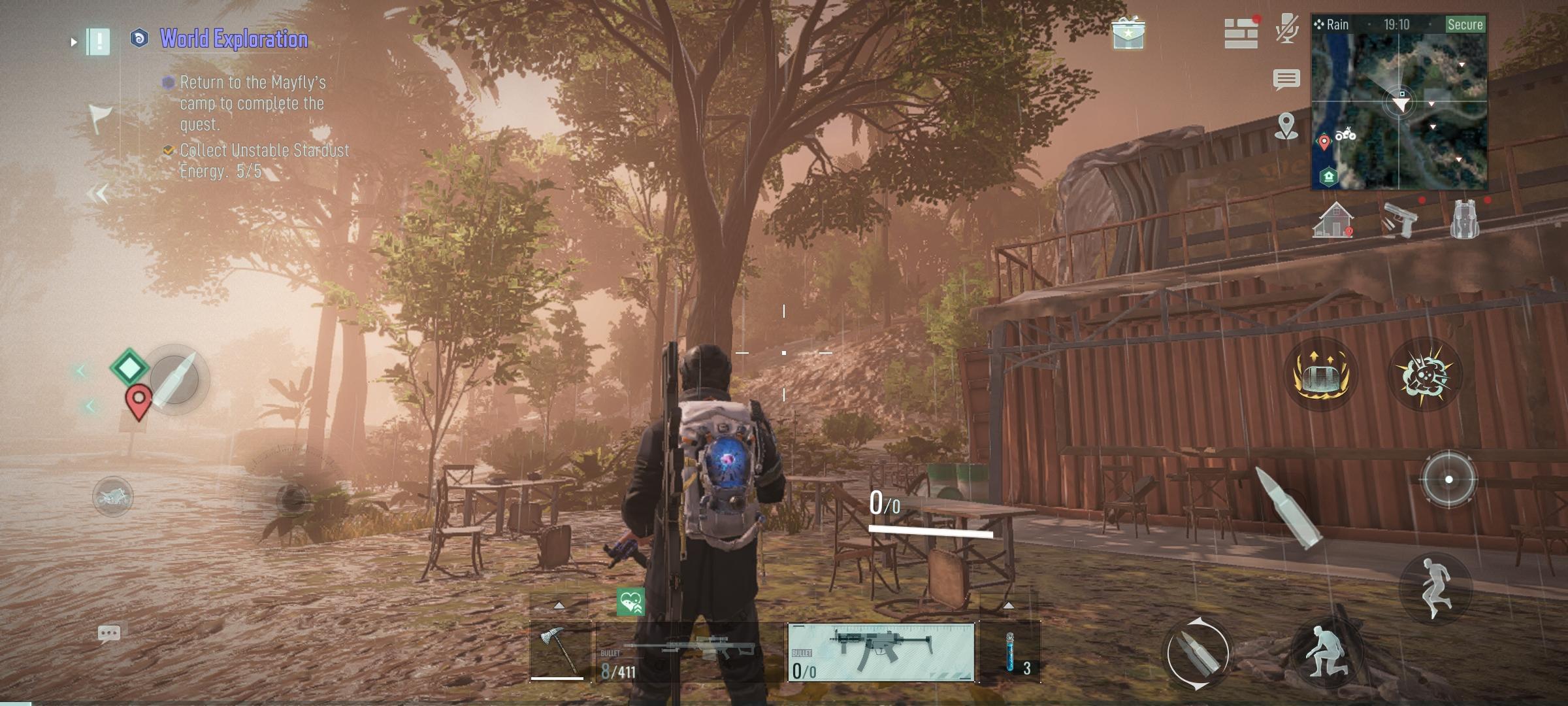Viewport: 1568px width, 706px height.
Task: Open the pistol weapons menu
Action: click(1398, 220)
